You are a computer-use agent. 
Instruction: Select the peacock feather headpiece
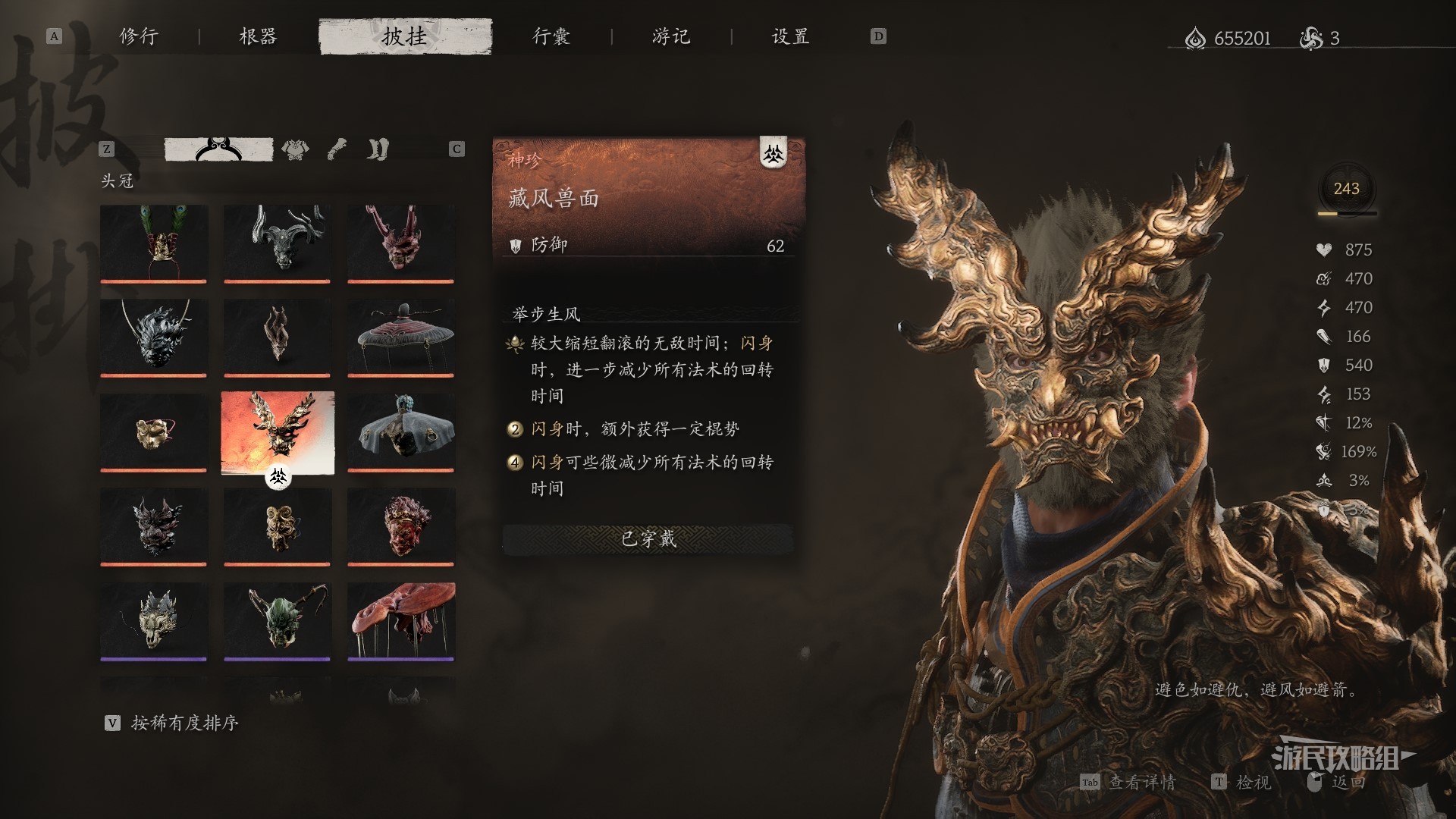point(153,243)
